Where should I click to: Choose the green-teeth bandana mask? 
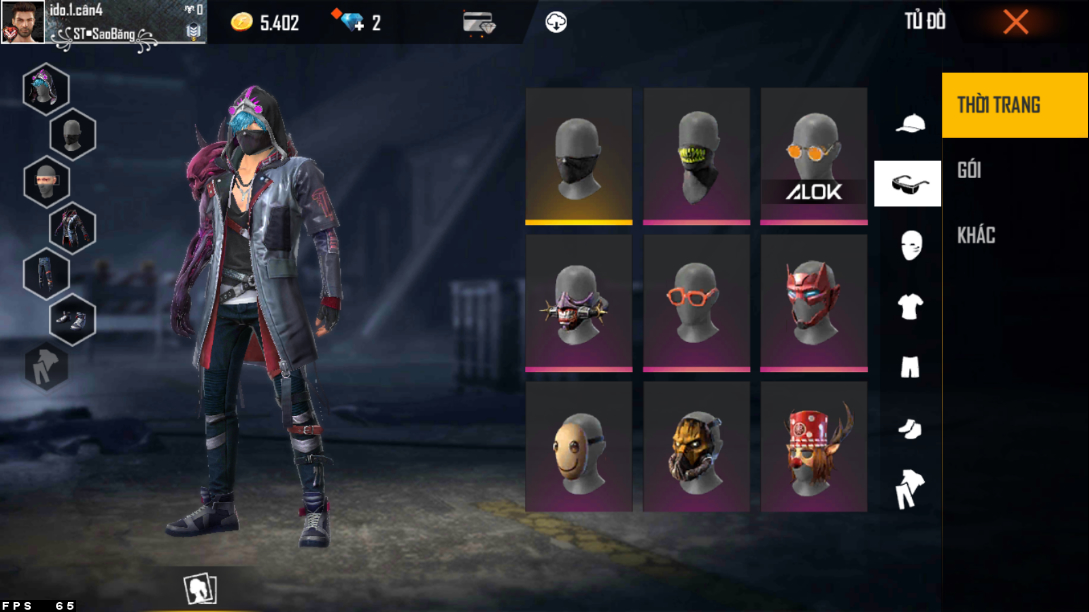696,155
